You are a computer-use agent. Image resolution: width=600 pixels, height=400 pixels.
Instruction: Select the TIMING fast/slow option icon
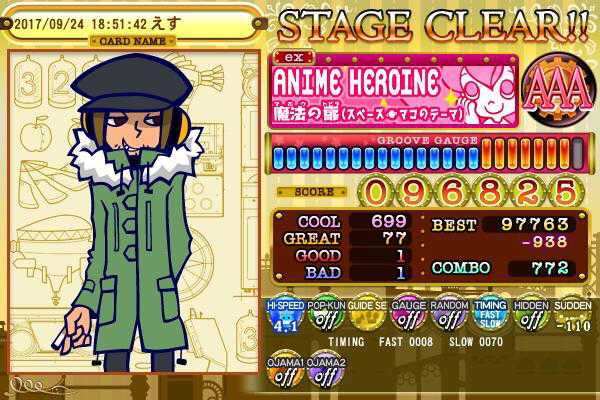point(490,317)
